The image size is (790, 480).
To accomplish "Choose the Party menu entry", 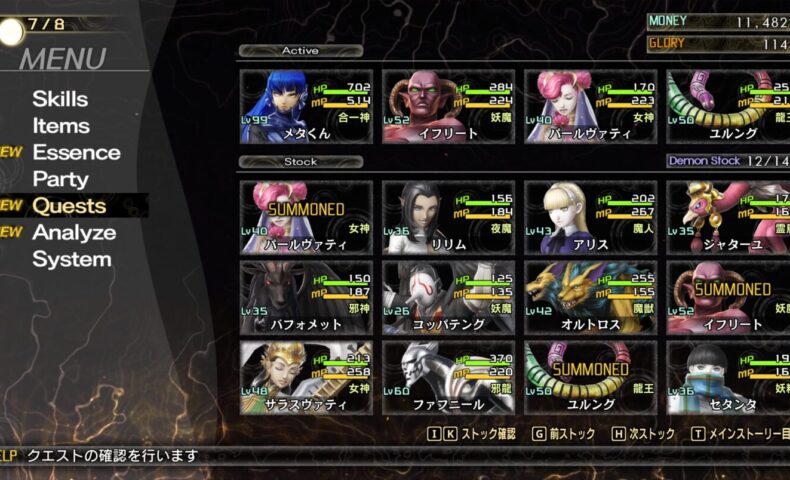I will [60, 180].
